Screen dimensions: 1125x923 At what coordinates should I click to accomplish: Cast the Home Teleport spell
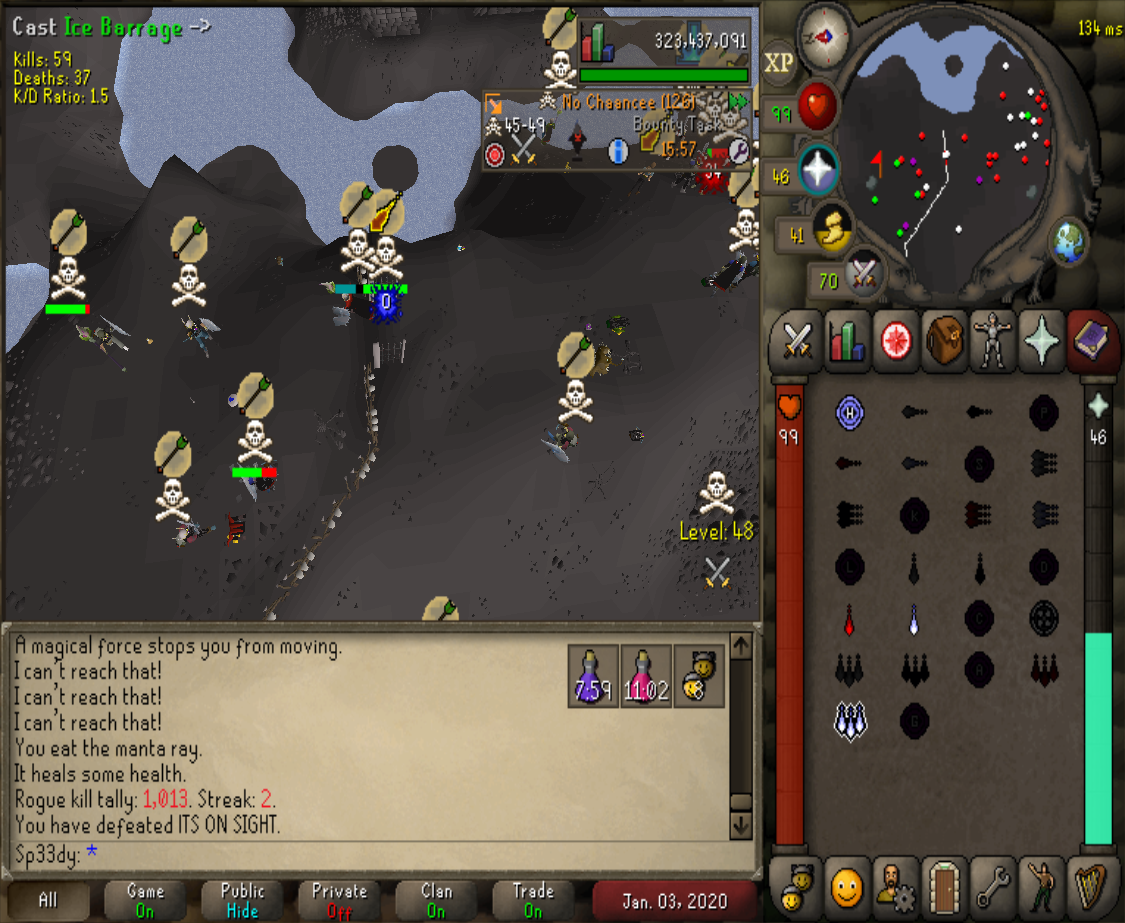pos(850,411)
